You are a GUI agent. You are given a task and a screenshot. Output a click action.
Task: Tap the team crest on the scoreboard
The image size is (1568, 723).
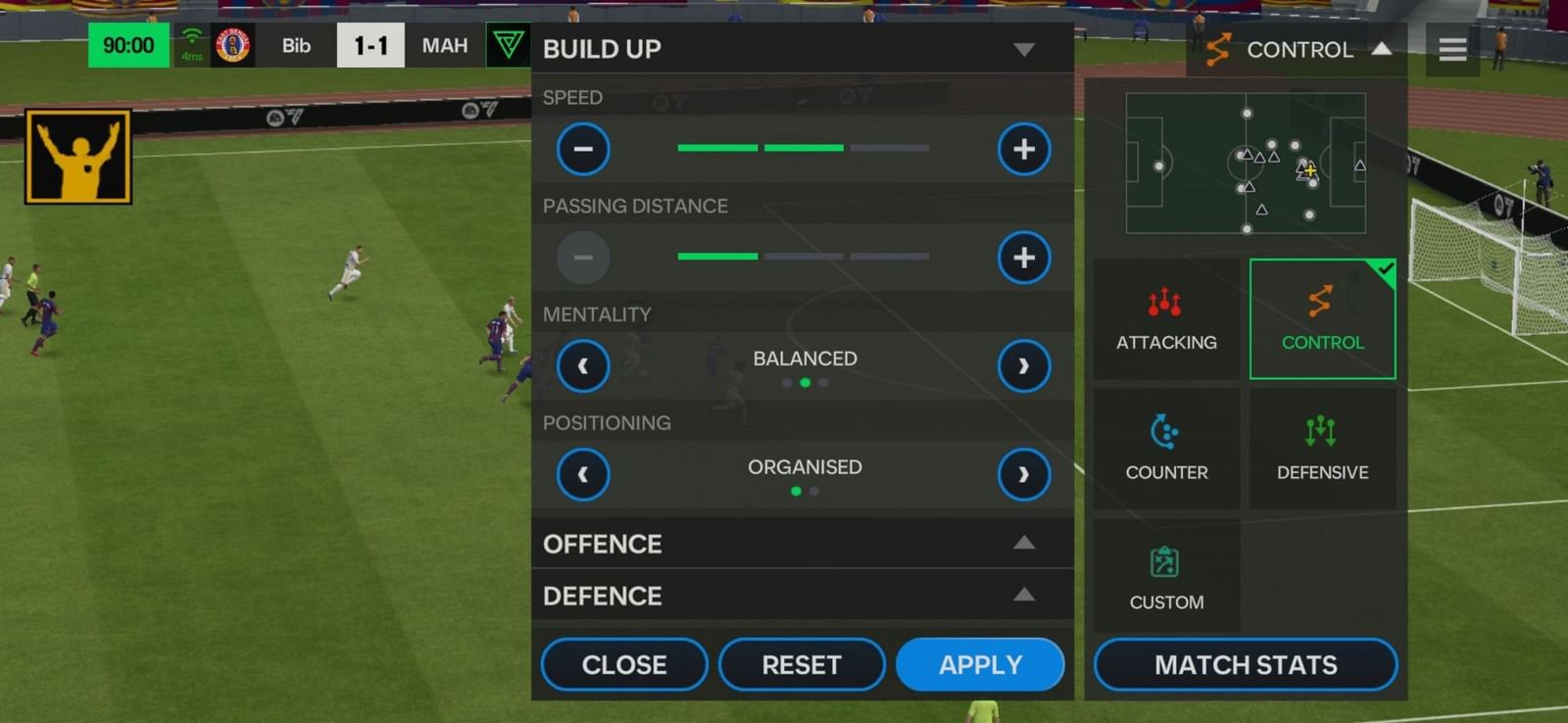pyautogui.click(x=233, y=44)
